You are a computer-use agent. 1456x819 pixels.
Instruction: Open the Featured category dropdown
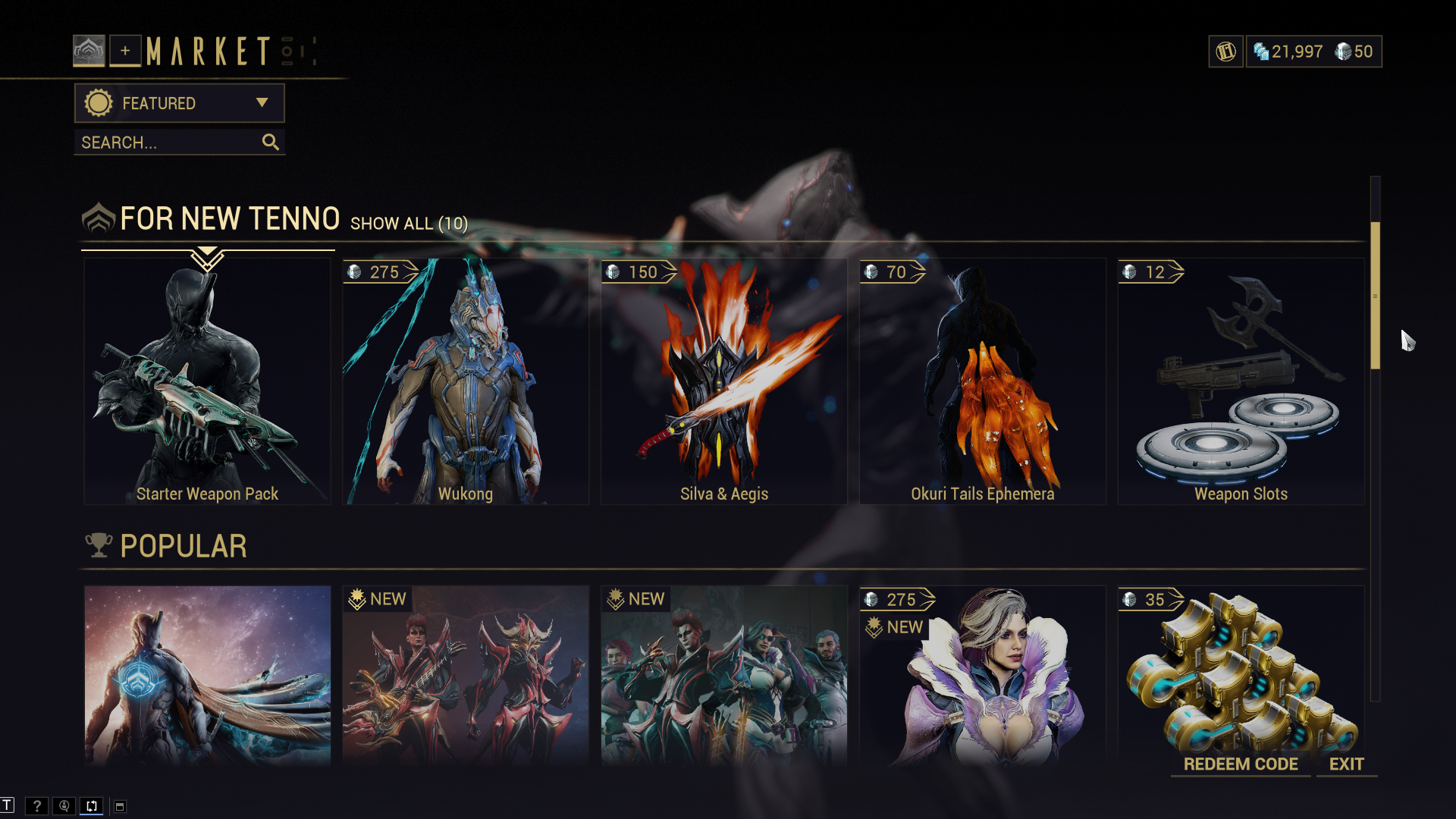[x=179, y=103]
